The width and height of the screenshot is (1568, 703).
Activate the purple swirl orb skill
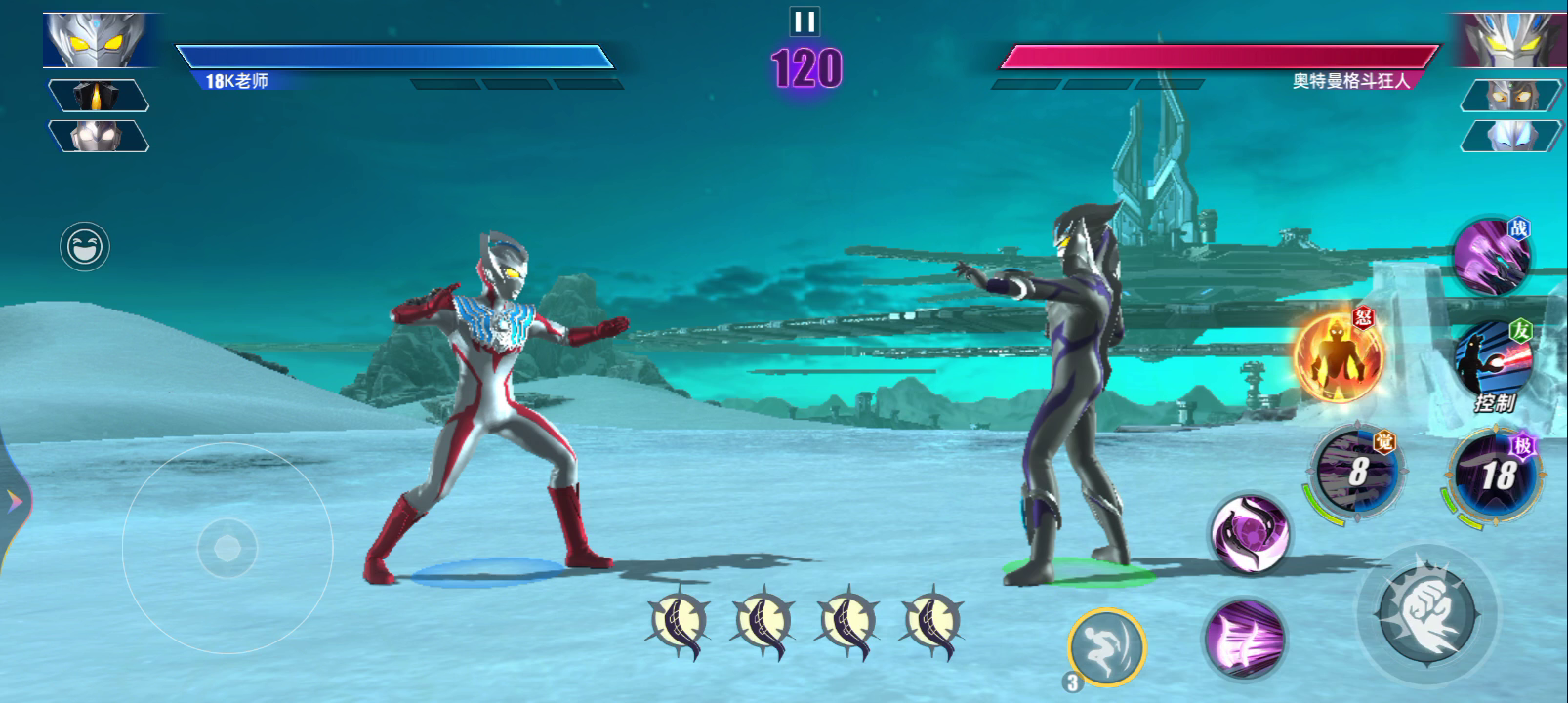tap(1249, 533)
